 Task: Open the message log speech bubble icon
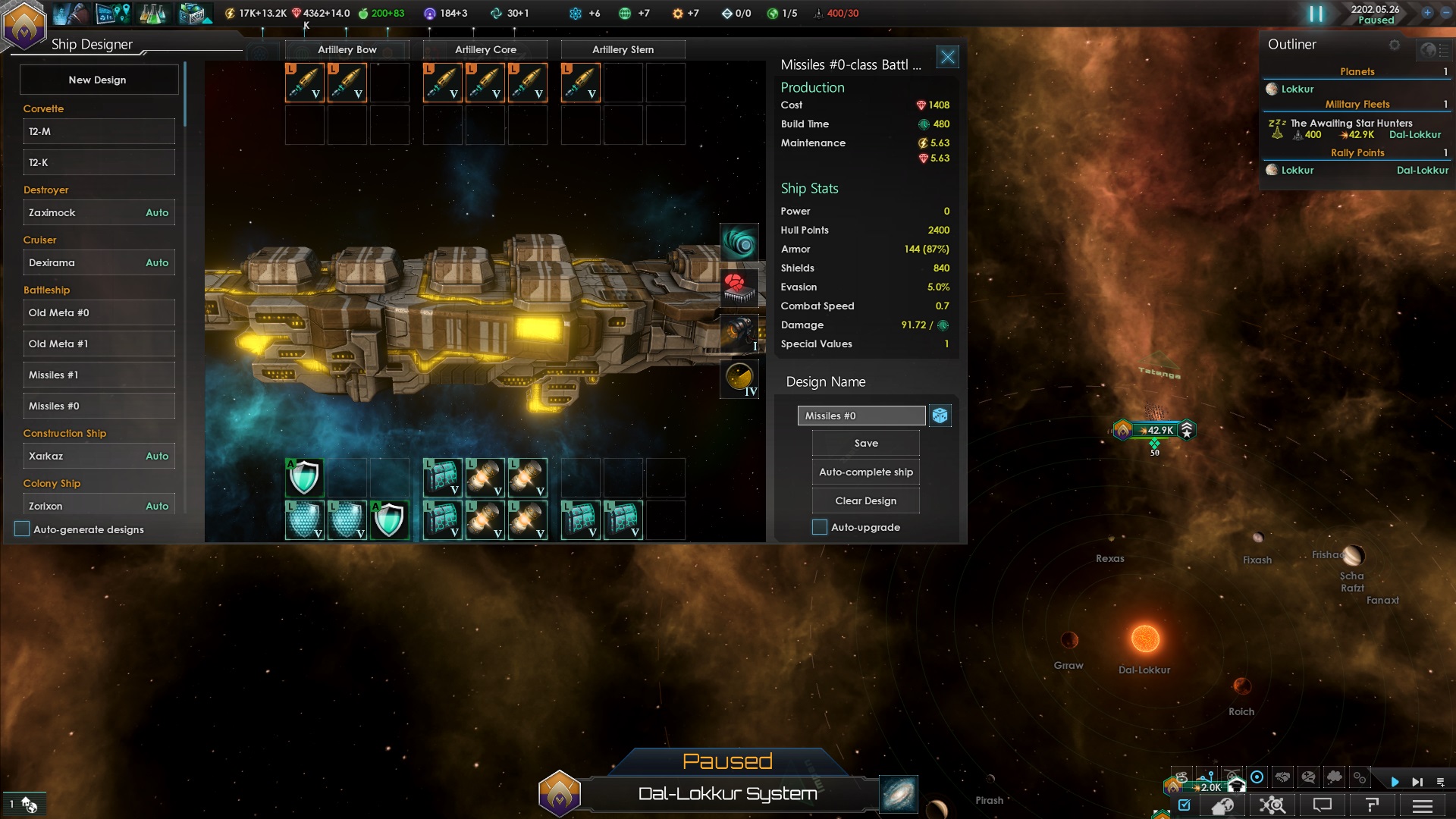(x=1322, y=805)
